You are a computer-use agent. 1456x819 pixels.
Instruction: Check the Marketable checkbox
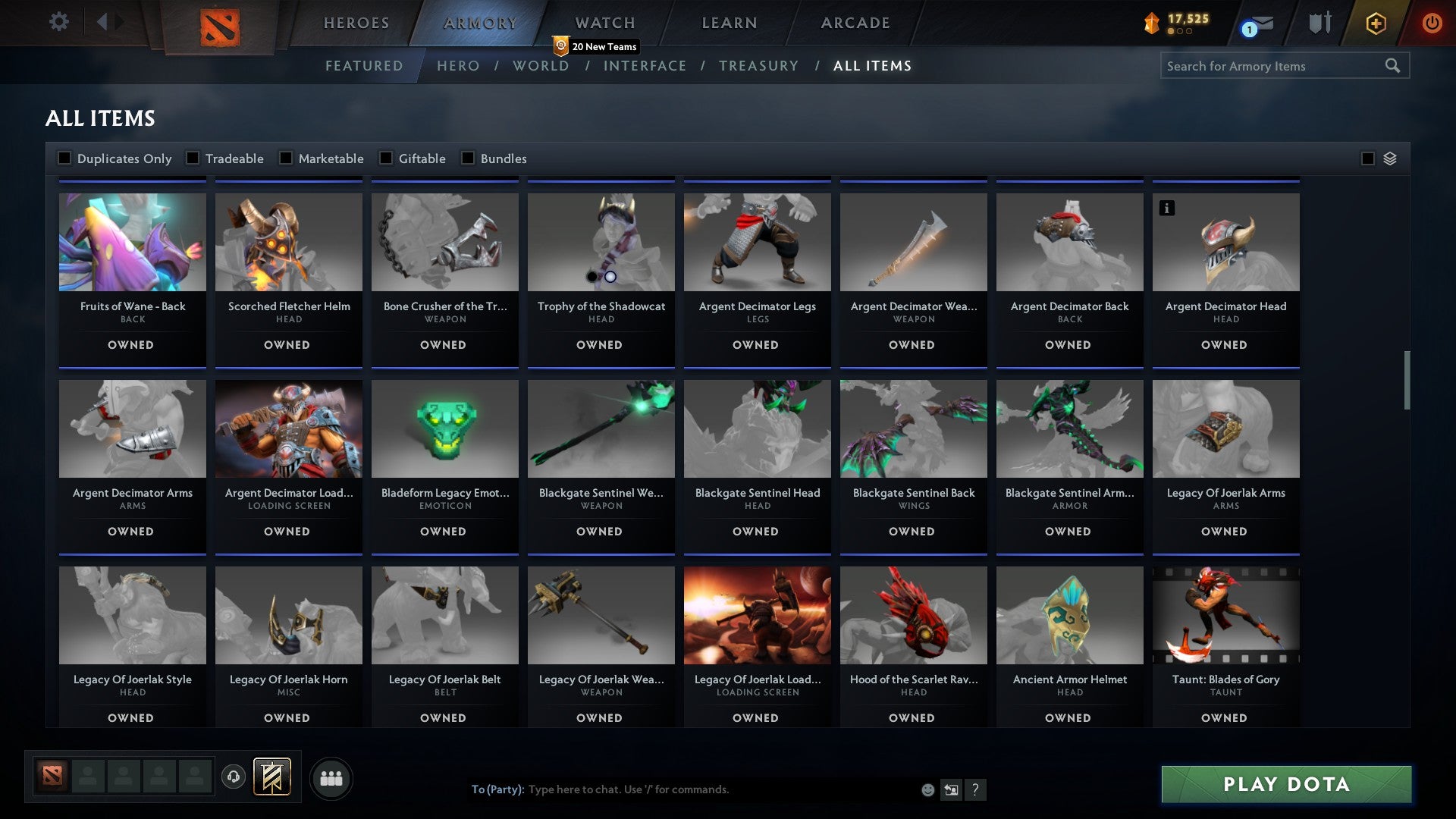(x=286, y=158)
